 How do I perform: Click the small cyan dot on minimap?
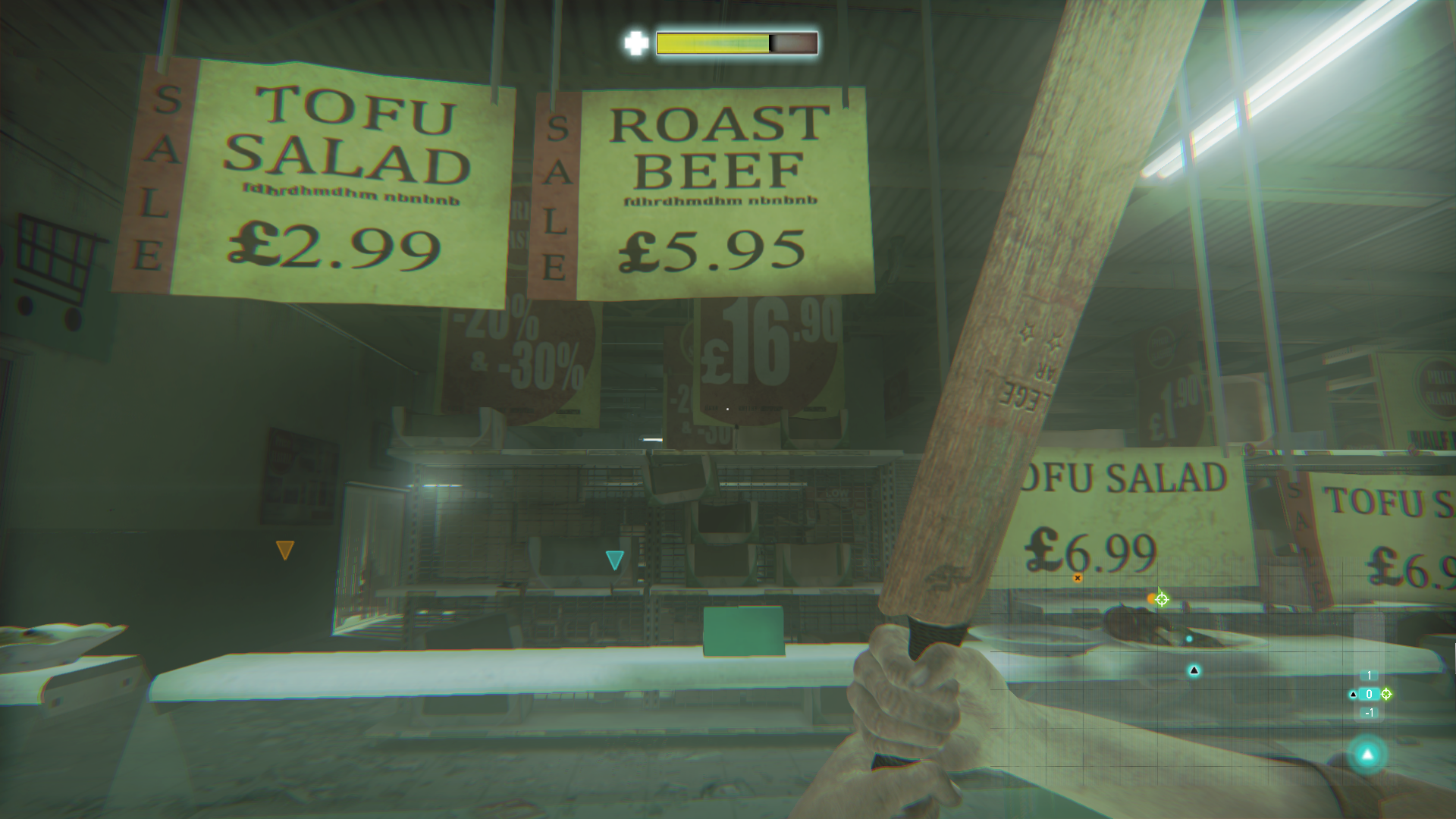tap(1188, 639)
